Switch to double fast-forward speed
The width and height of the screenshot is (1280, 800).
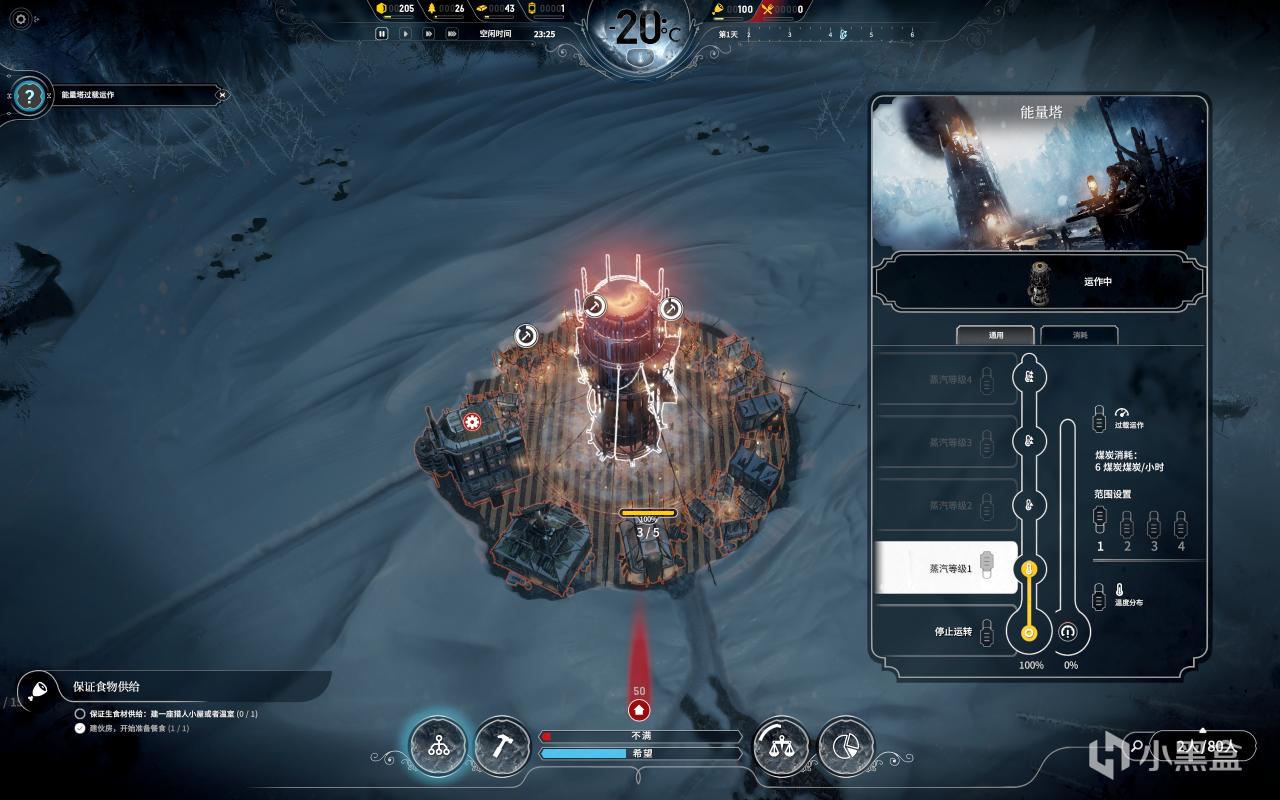coord(428,33)
